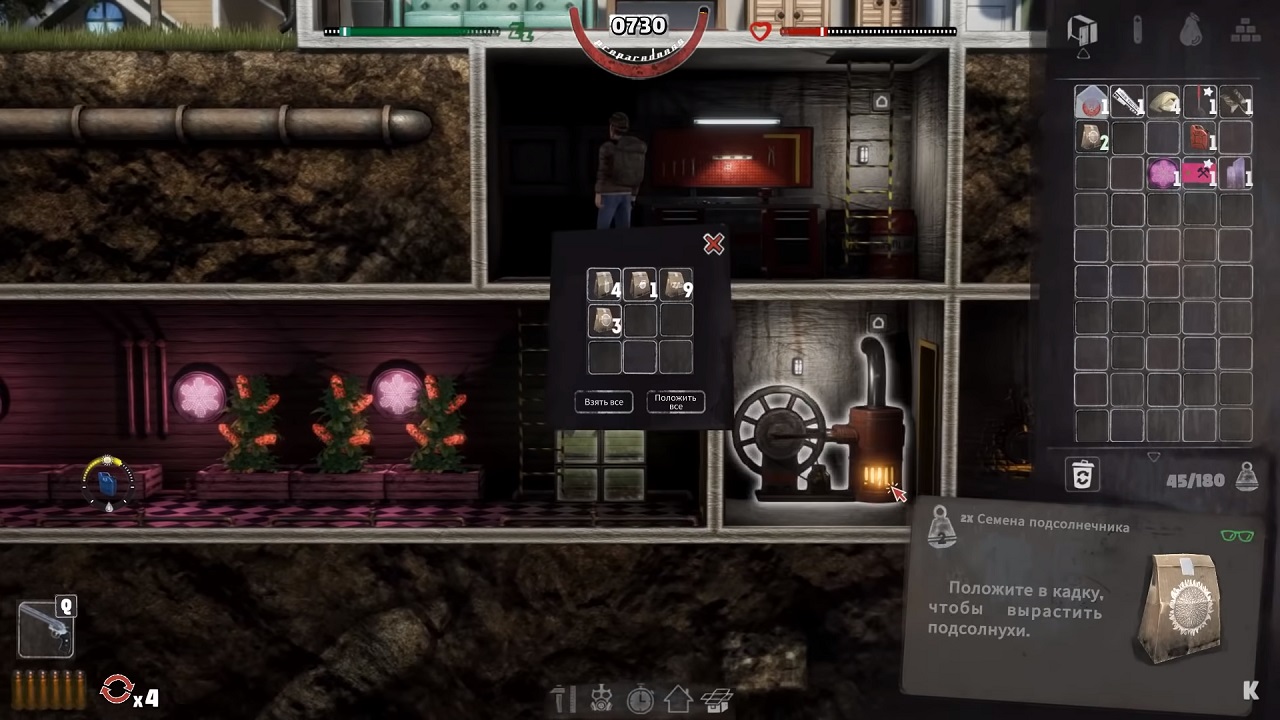Select the red fuel canister slot
The width and height of the screenshot is (1280, 720).
pyautogui.click(x=1199, y=137)
